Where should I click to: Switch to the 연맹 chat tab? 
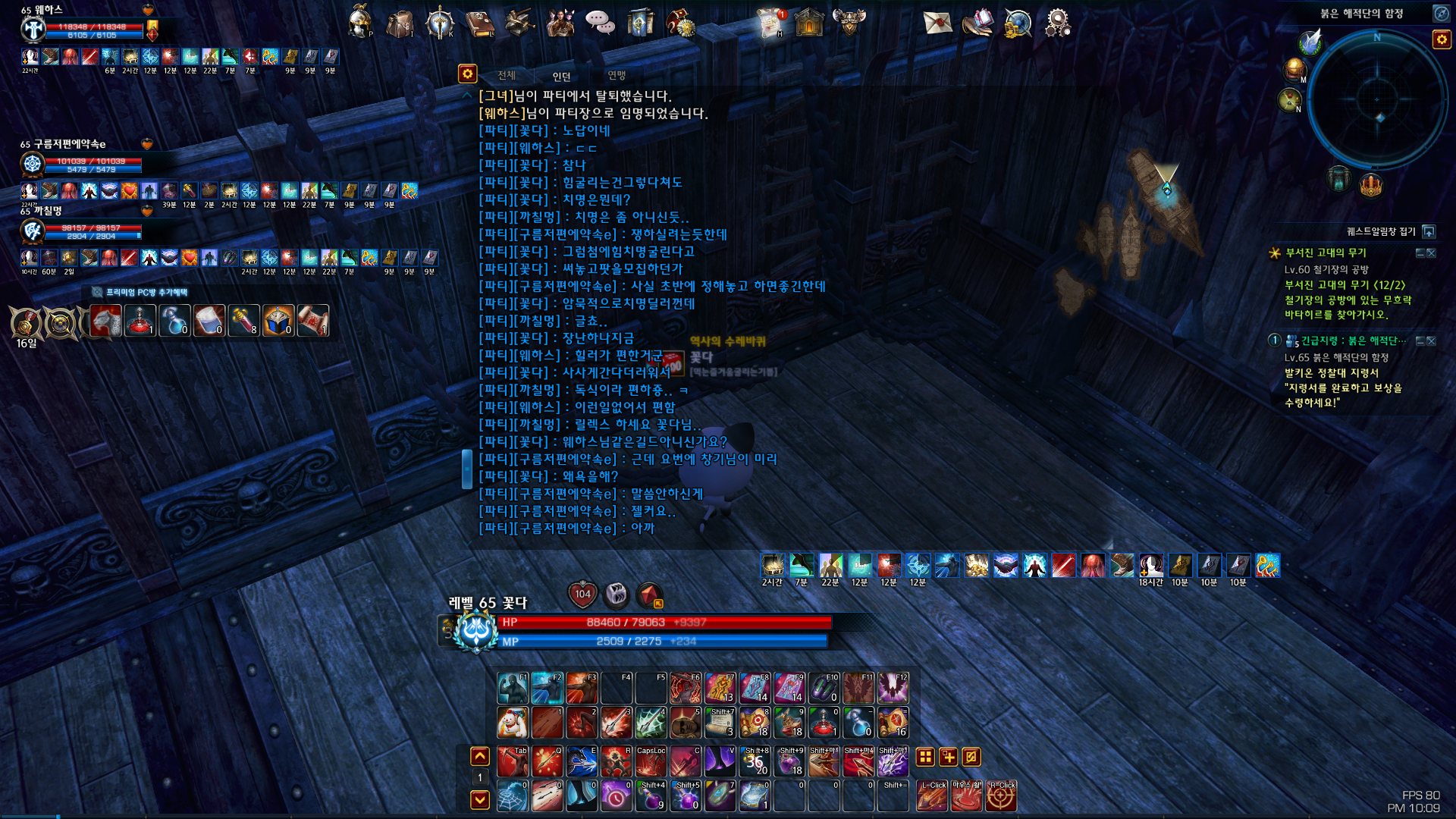click(617, 75)
